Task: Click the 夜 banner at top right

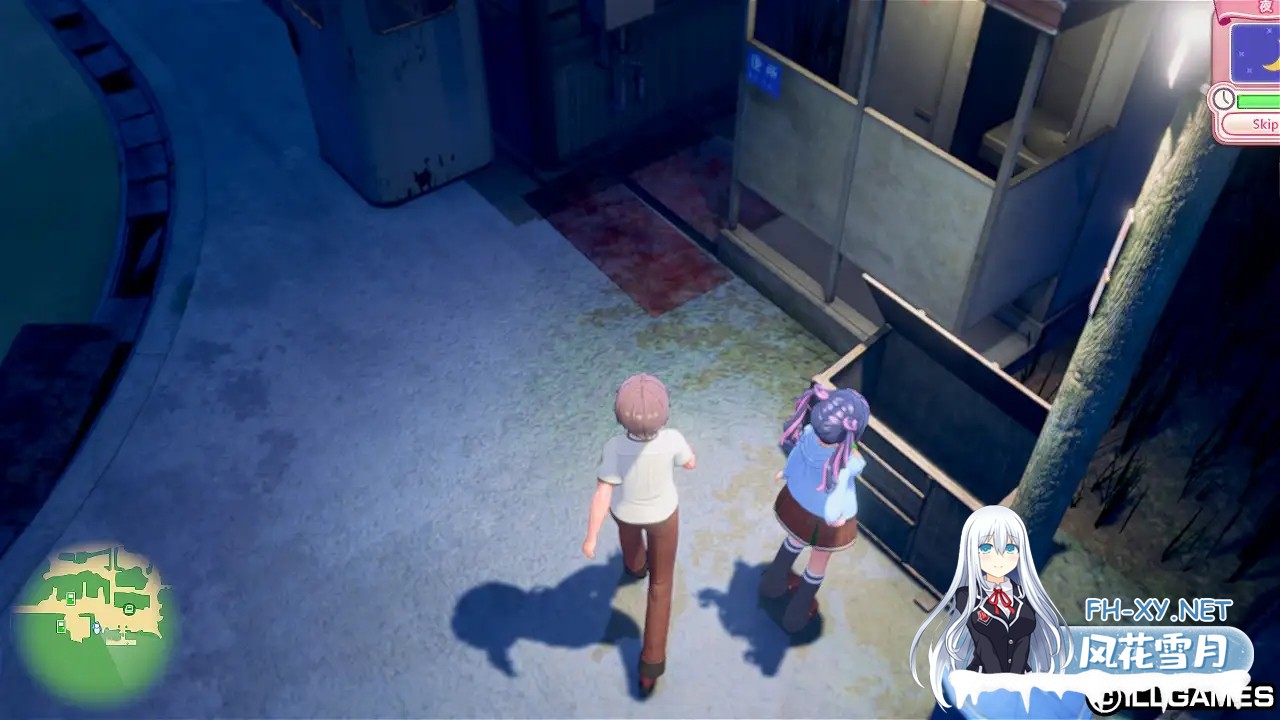Action: click(1266, 8)
